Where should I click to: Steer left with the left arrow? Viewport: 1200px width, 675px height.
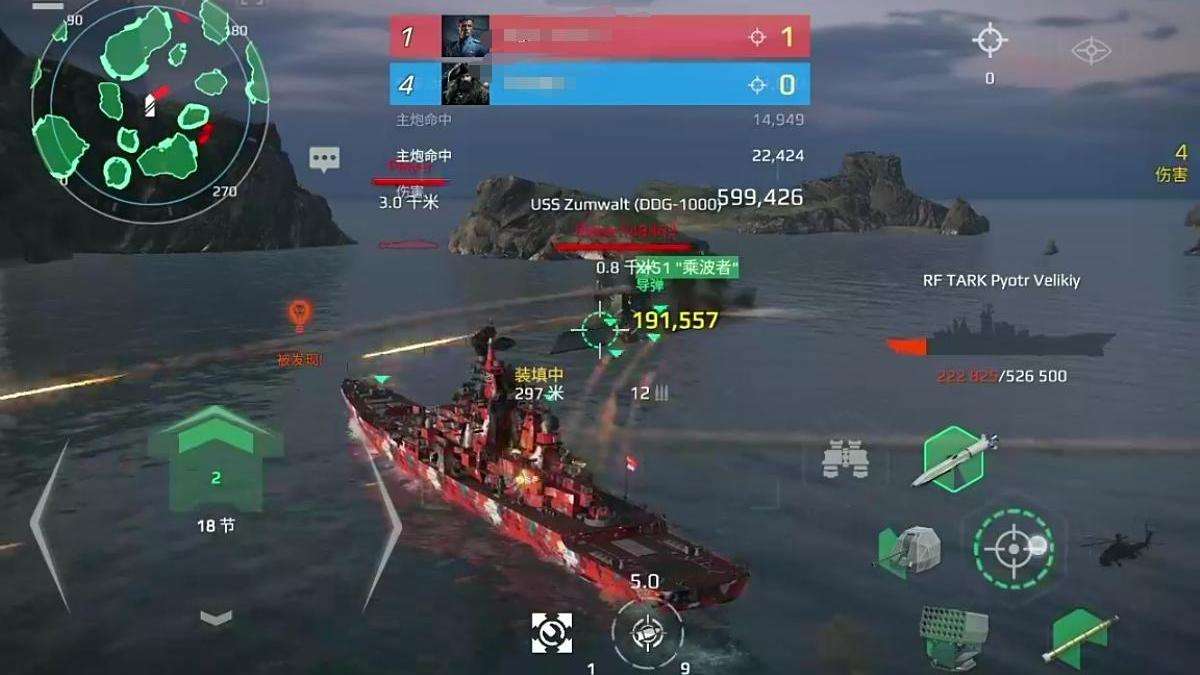[51, 525]
